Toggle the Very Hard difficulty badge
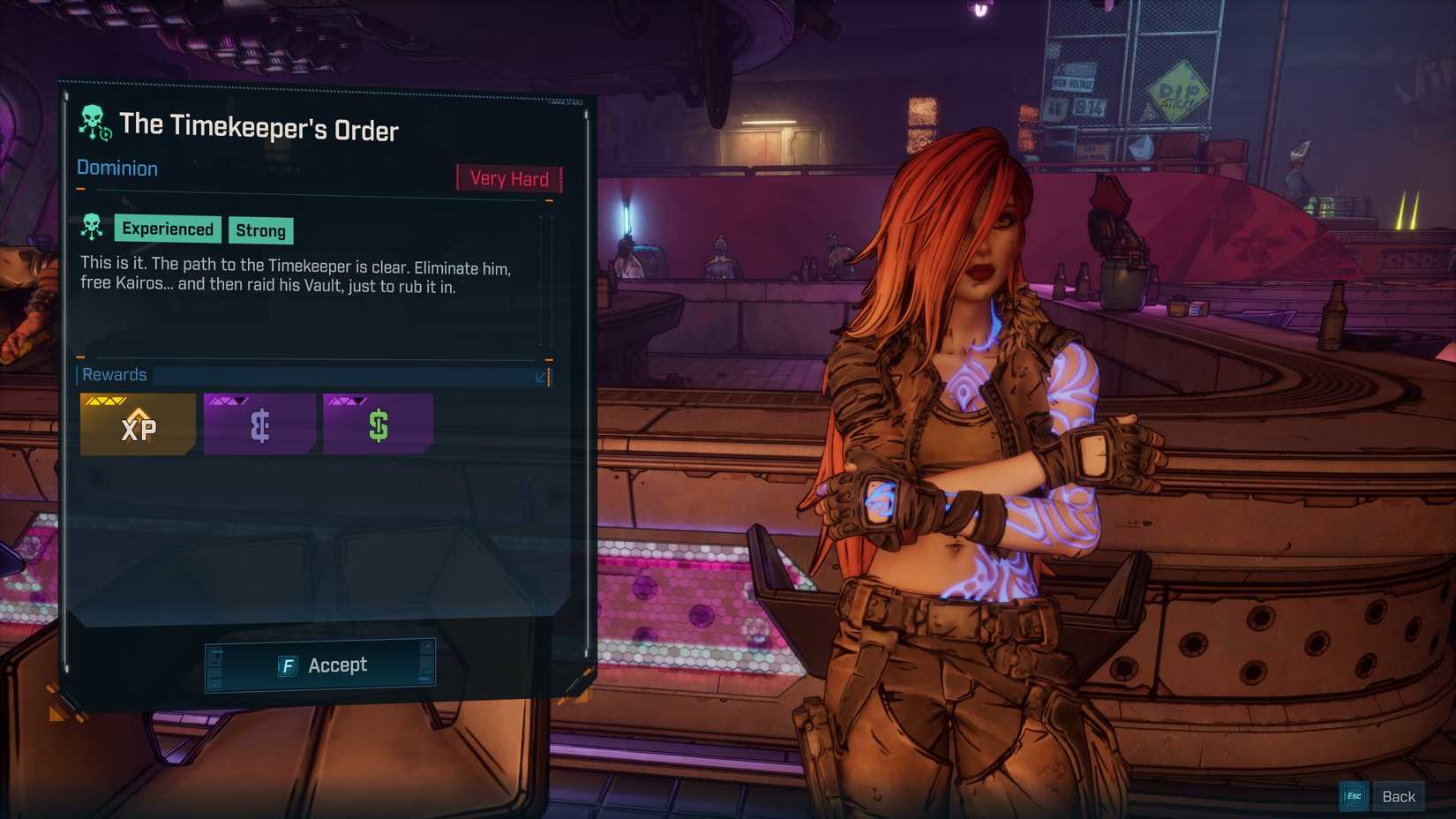 pos(508,178)
